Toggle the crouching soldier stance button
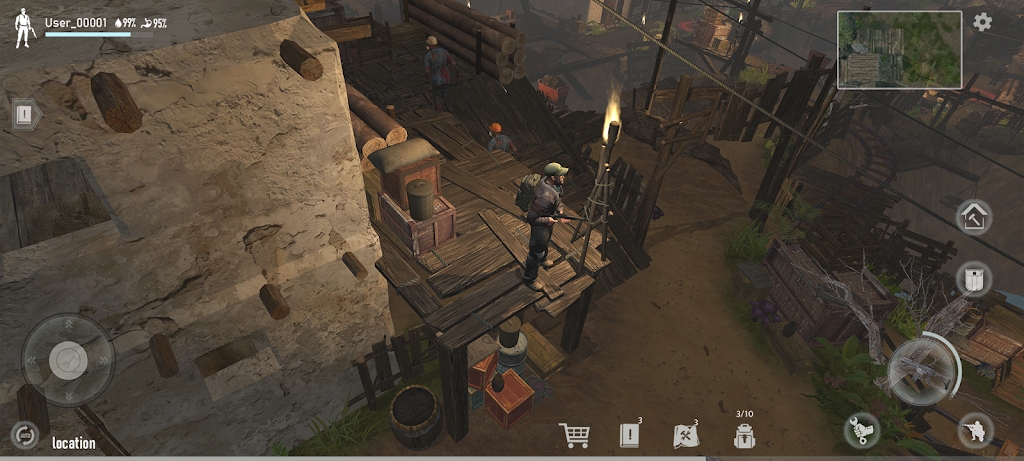The image size is (1024, 461). 975,430
